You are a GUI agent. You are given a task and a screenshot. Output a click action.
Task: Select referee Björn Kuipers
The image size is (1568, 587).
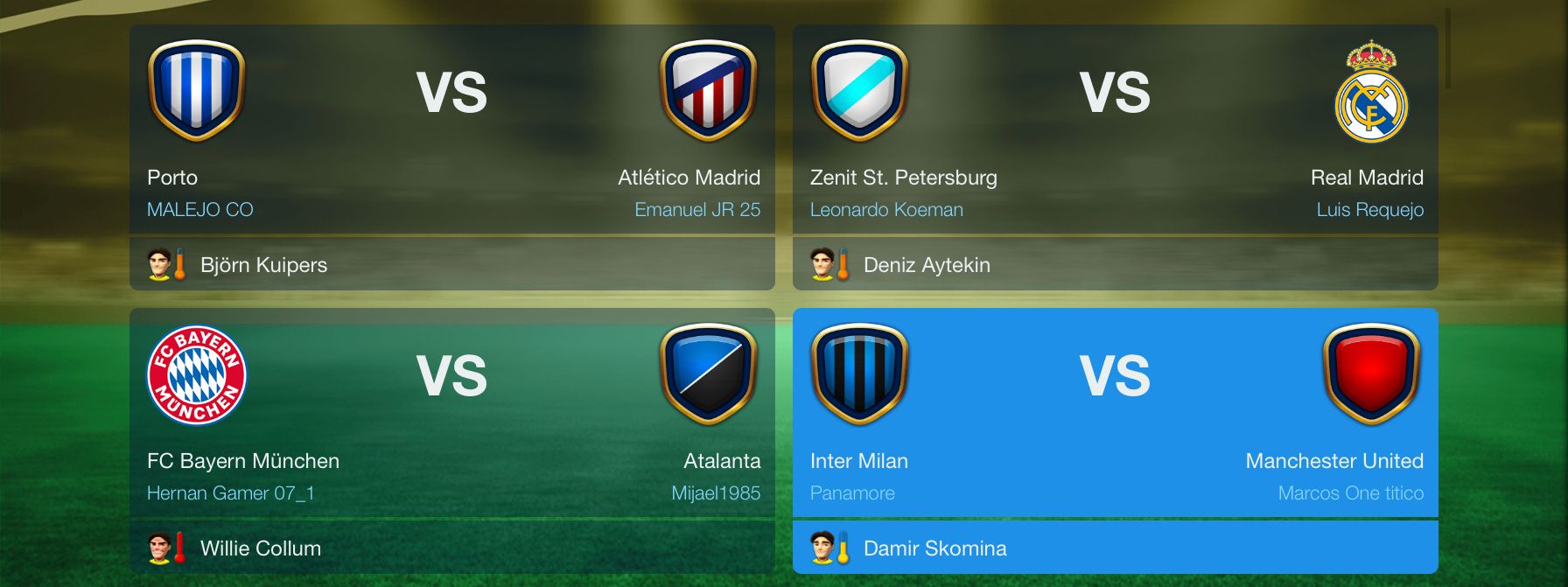[x=263, y=265]
